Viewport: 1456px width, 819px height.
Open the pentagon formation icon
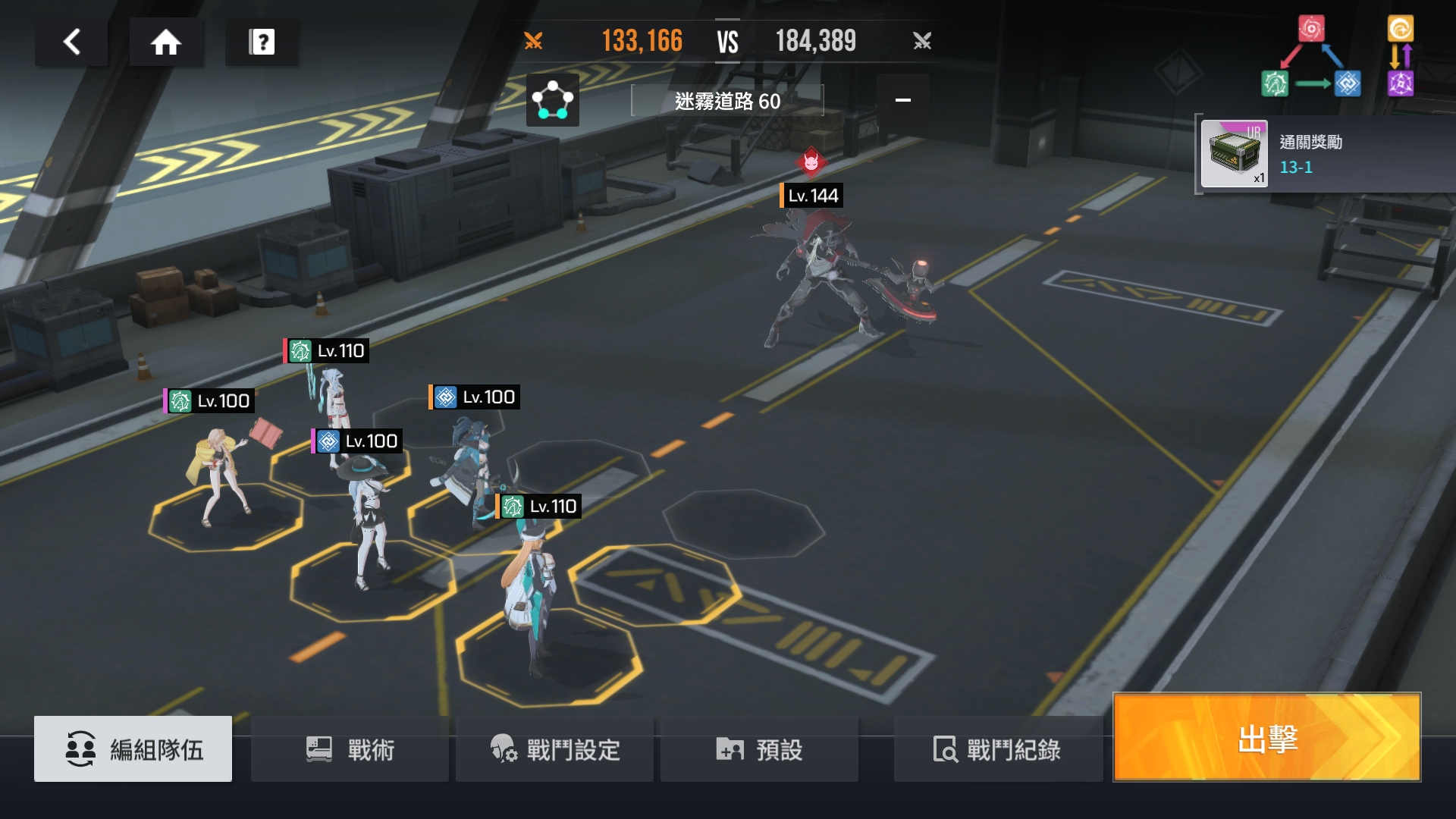coord(552,100)
